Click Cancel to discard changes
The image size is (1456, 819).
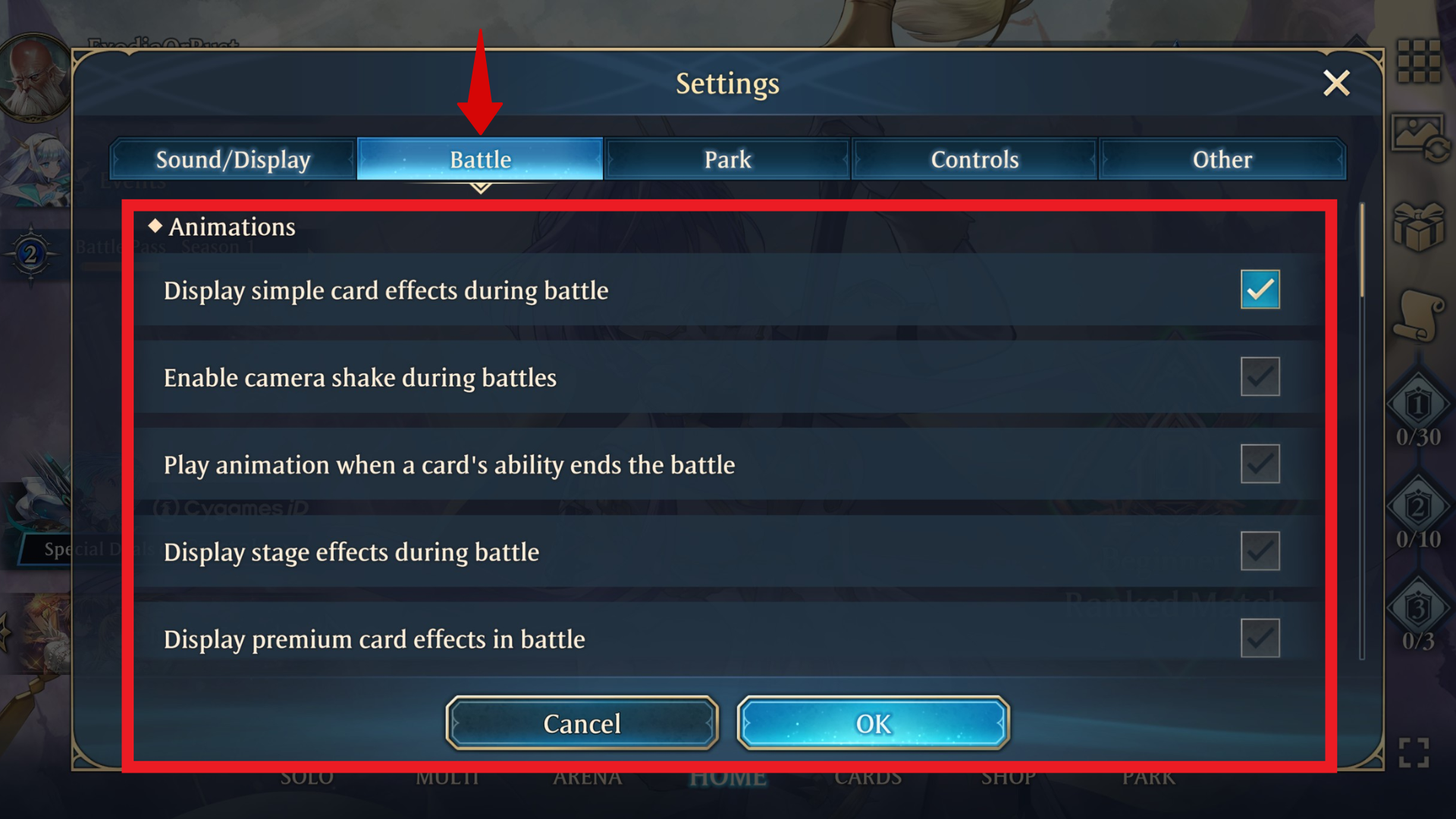coord(581,723)
